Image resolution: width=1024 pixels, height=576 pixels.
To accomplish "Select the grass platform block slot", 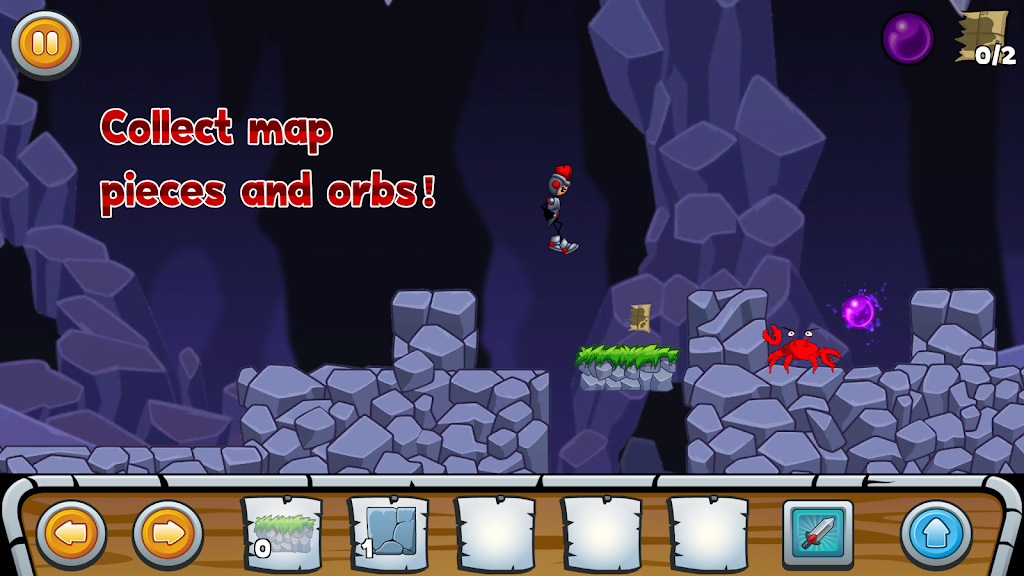I will tap(282, 532).
